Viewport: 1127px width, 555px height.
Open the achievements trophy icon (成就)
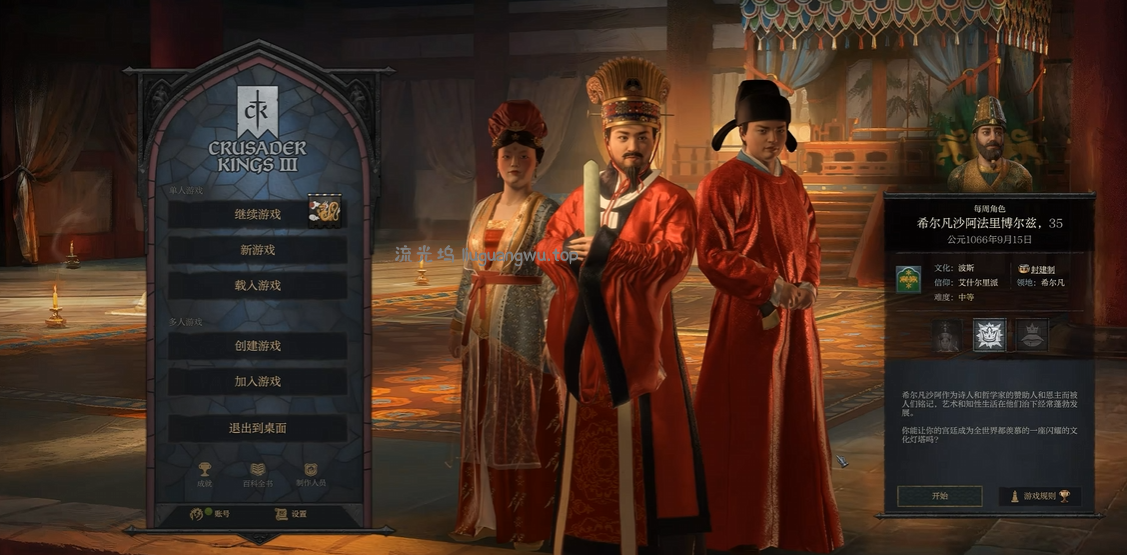pos(205,471)
